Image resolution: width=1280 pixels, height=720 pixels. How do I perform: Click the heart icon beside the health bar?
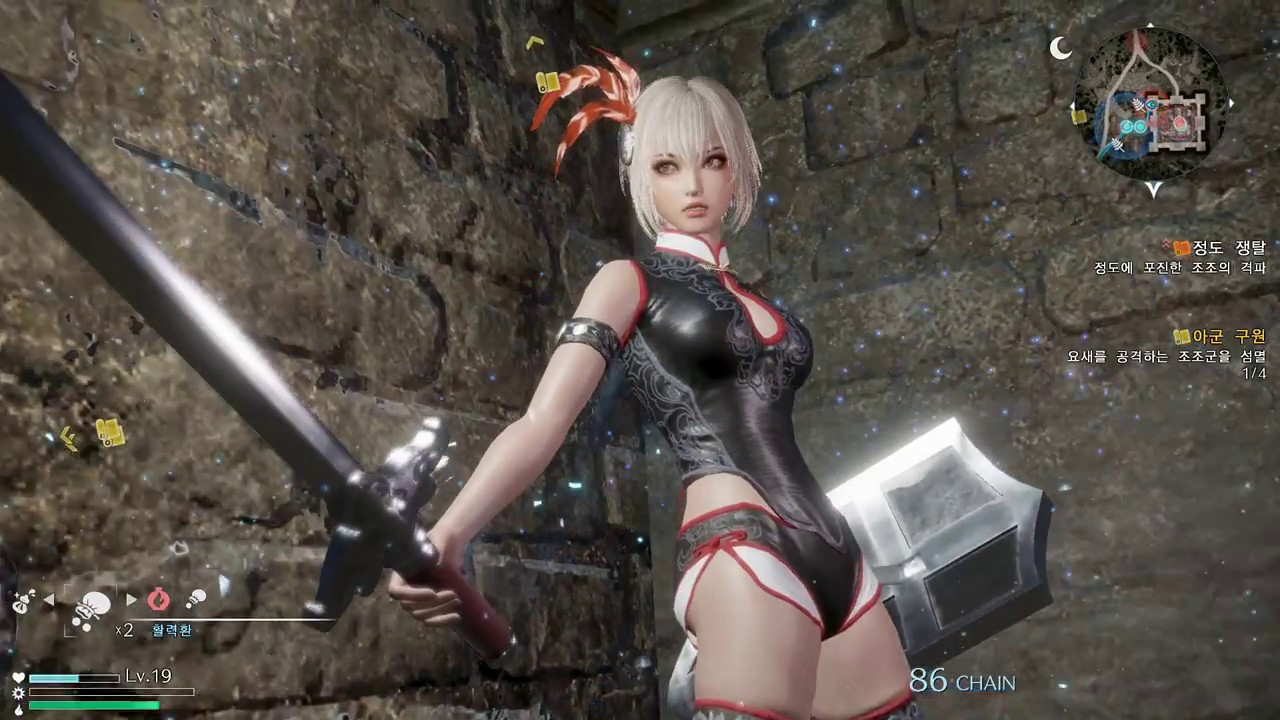pyautogui.click(x=18, y=677)
